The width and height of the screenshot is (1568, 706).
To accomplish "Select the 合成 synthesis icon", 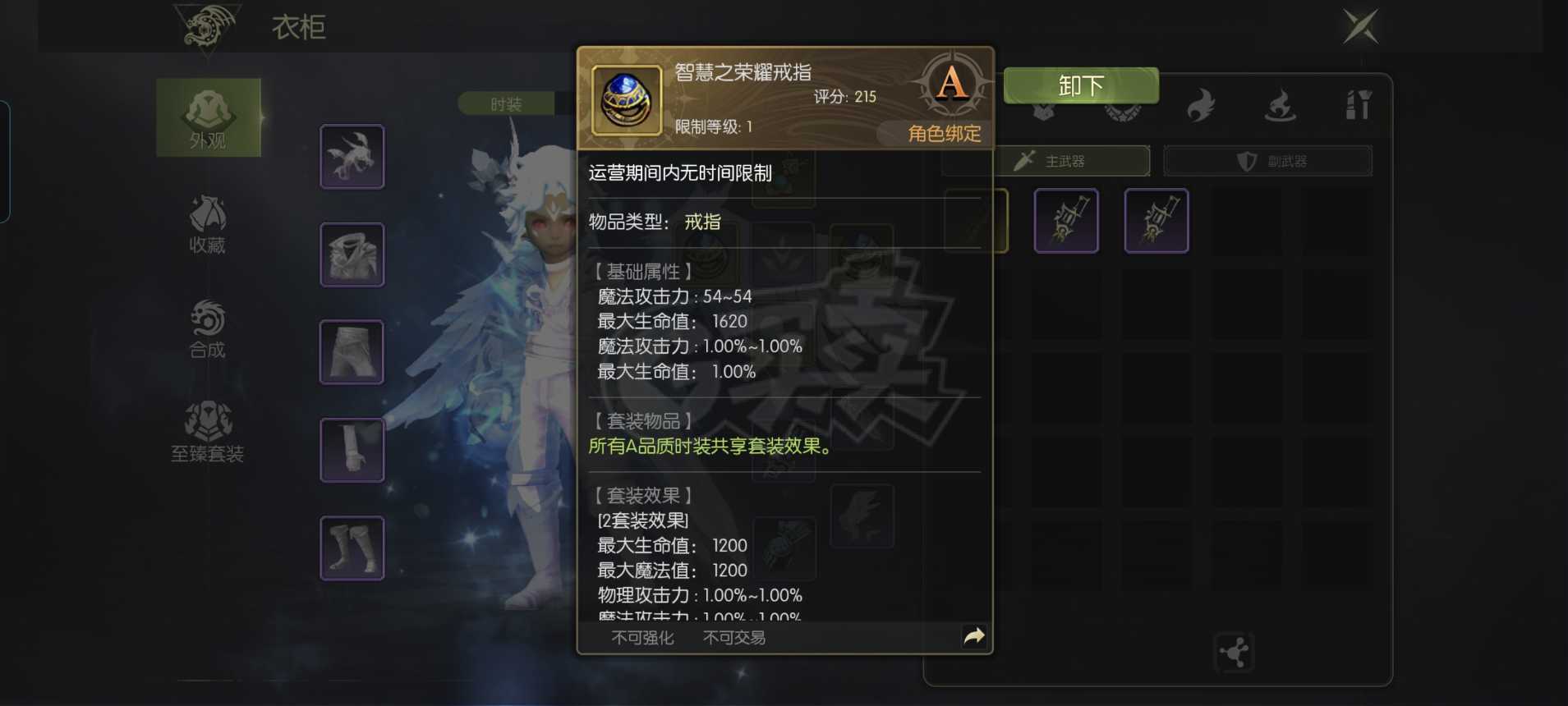I will [x=208, y=328].
